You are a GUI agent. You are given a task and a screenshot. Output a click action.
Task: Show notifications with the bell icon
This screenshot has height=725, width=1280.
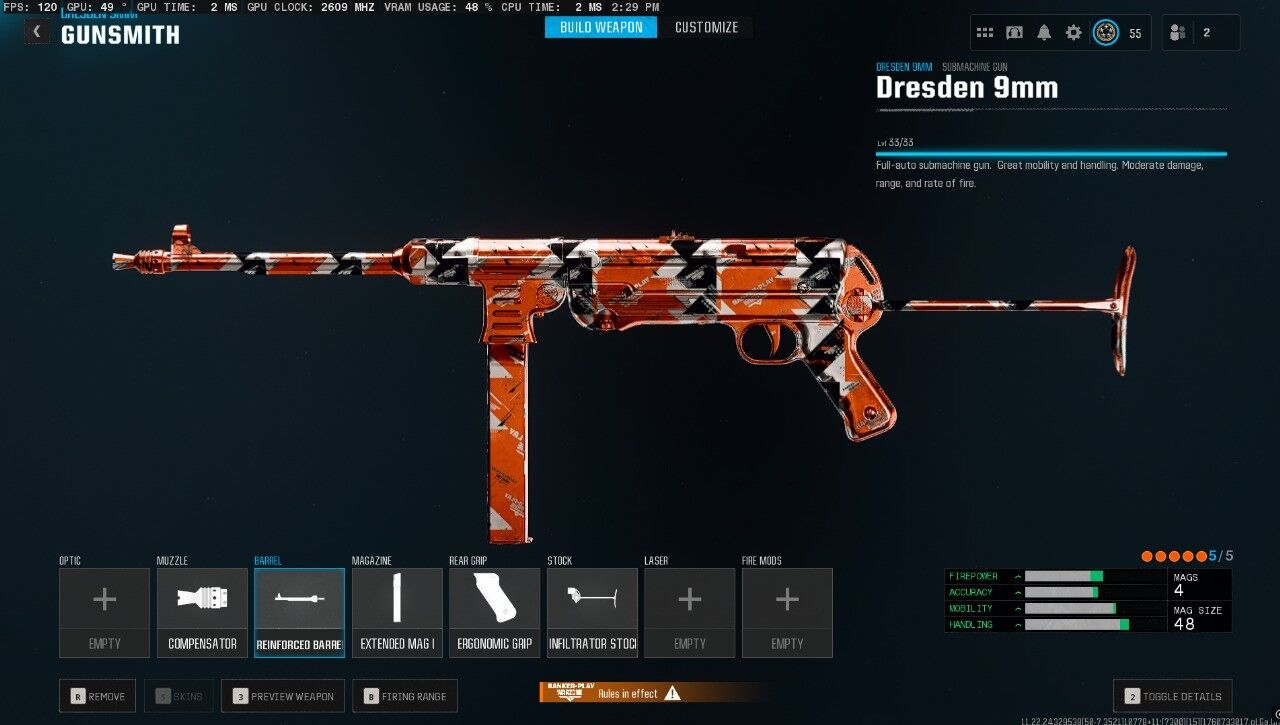pos(1044,33)
